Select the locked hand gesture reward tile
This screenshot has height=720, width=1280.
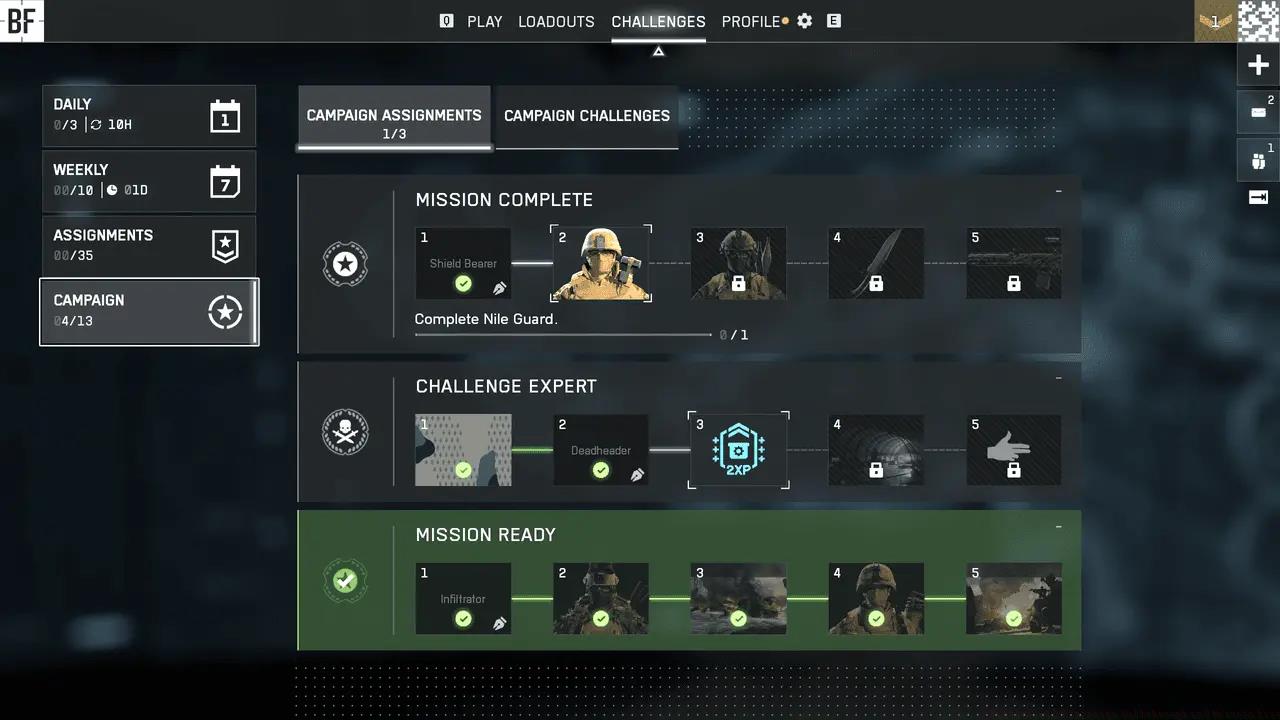coord(1013,450)
